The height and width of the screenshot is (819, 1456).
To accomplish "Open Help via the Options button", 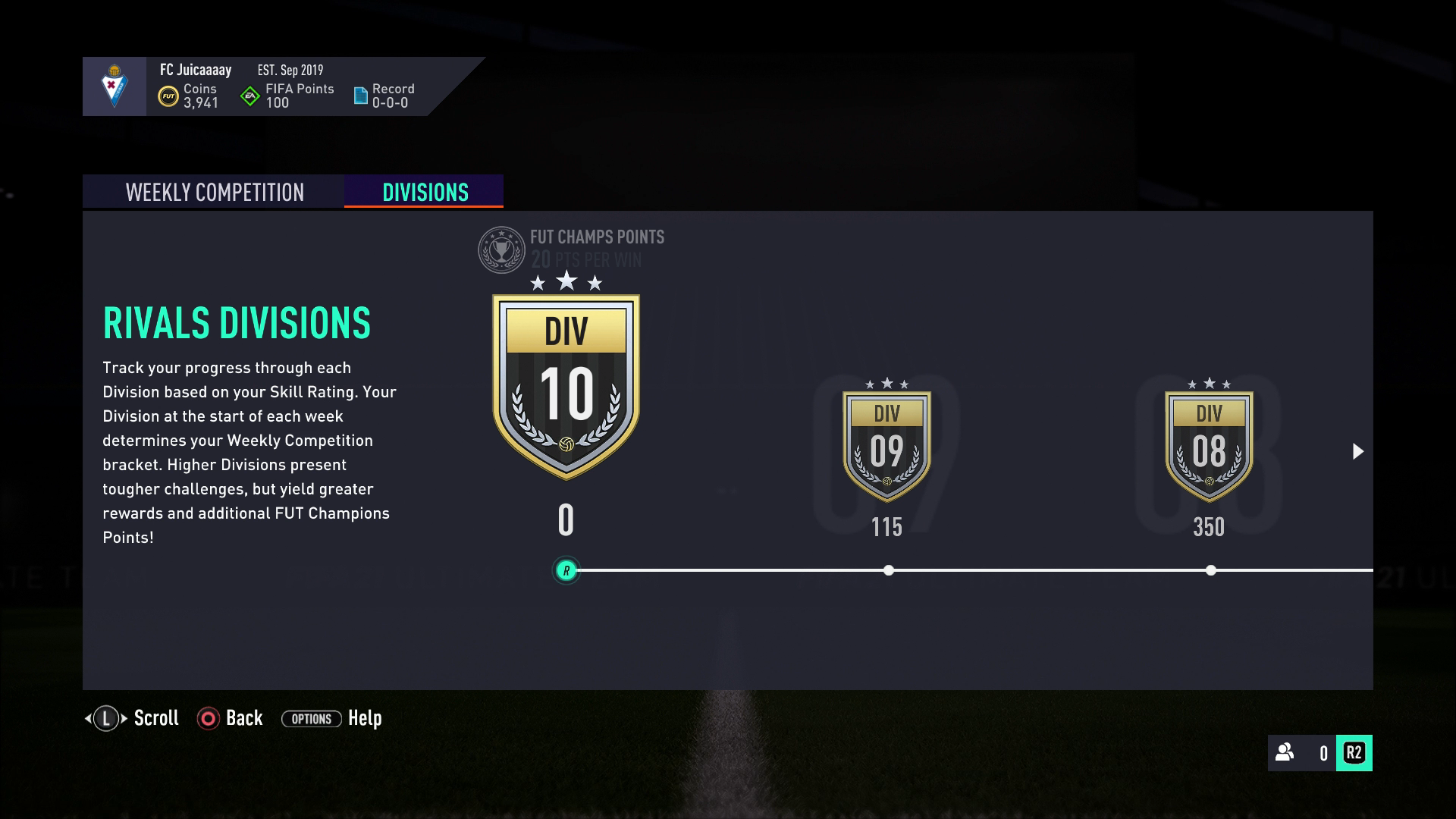I will [x=311, y=719].
